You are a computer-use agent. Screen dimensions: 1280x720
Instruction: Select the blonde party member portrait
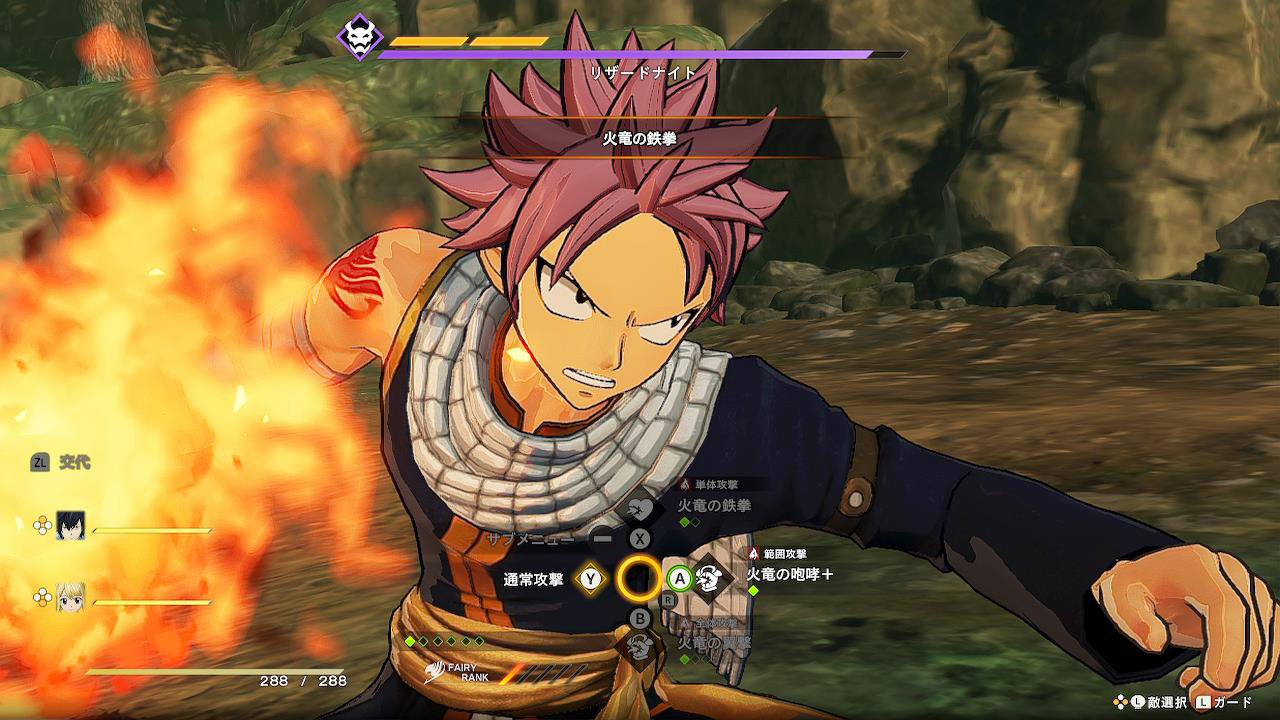point(70,597)
